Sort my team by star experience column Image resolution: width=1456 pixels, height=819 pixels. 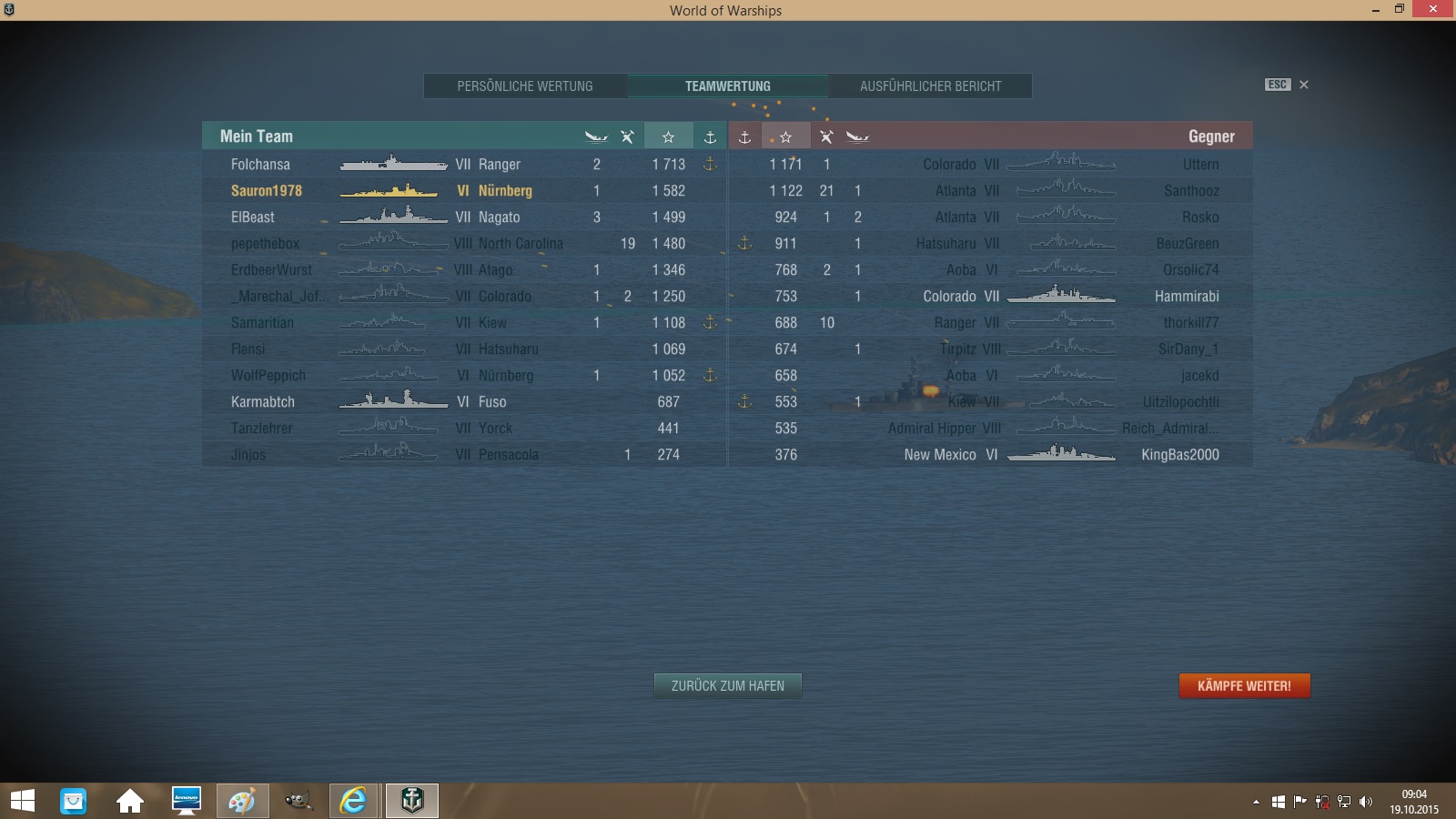668,136
